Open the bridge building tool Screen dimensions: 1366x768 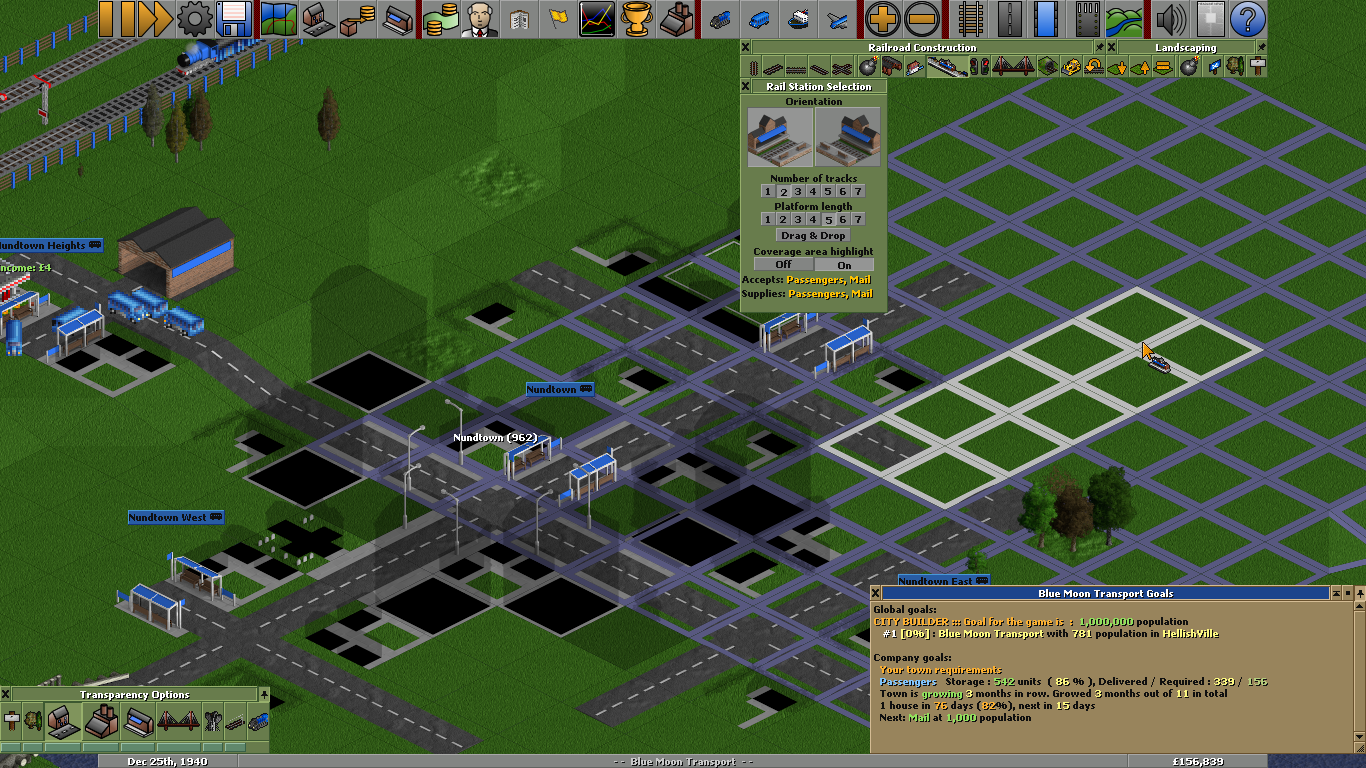coord(1013,66)
